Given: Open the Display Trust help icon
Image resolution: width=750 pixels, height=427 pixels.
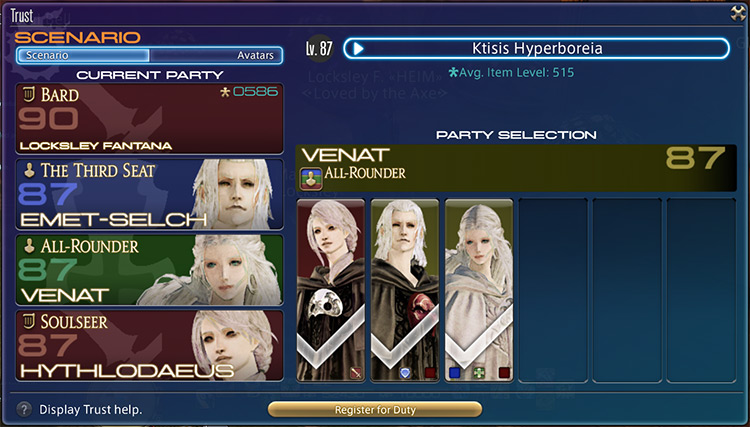Looking at the screenshot, I should (x=23, y=409).
